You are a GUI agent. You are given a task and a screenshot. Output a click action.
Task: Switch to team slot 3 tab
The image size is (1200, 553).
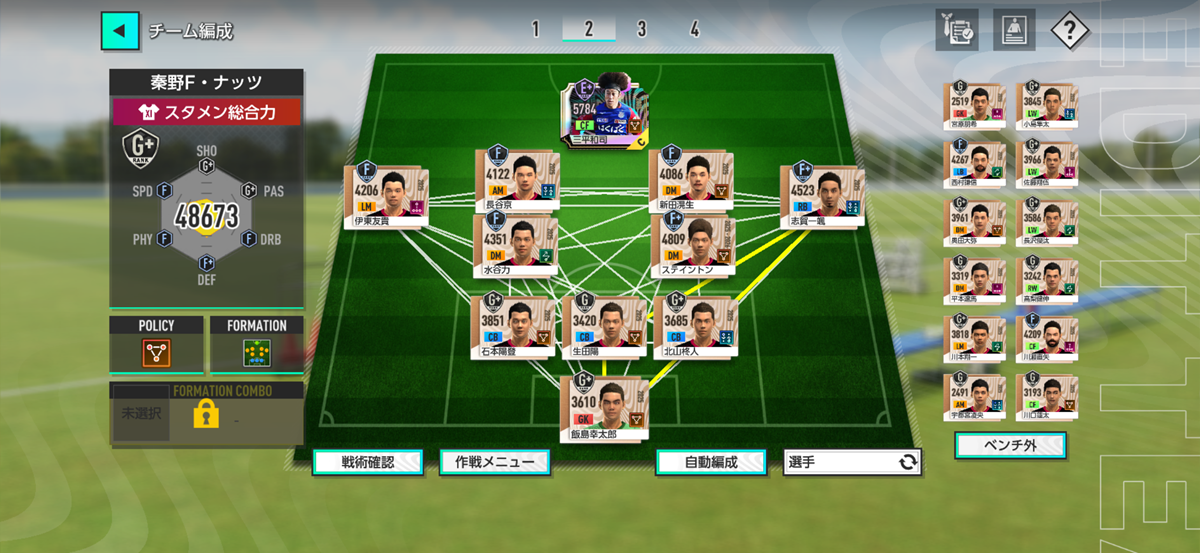(x=641, y=29)
